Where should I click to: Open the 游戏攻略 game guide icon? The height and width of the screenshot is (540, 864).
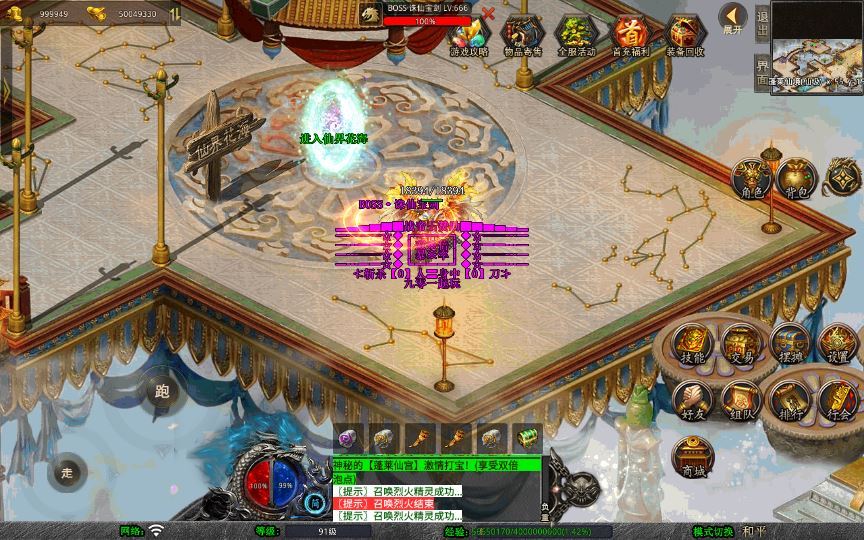[469, 35]
